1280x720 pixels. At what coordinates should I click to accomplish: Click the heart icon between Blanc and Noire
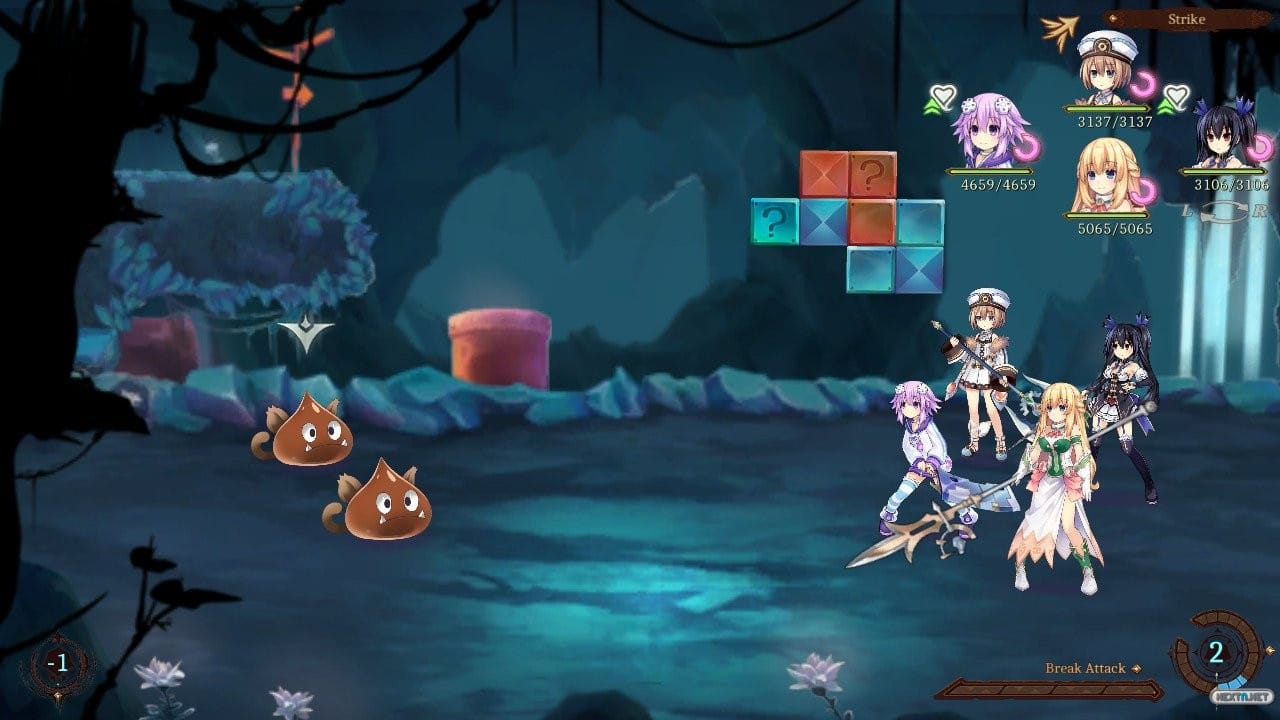click(1177, 97)
